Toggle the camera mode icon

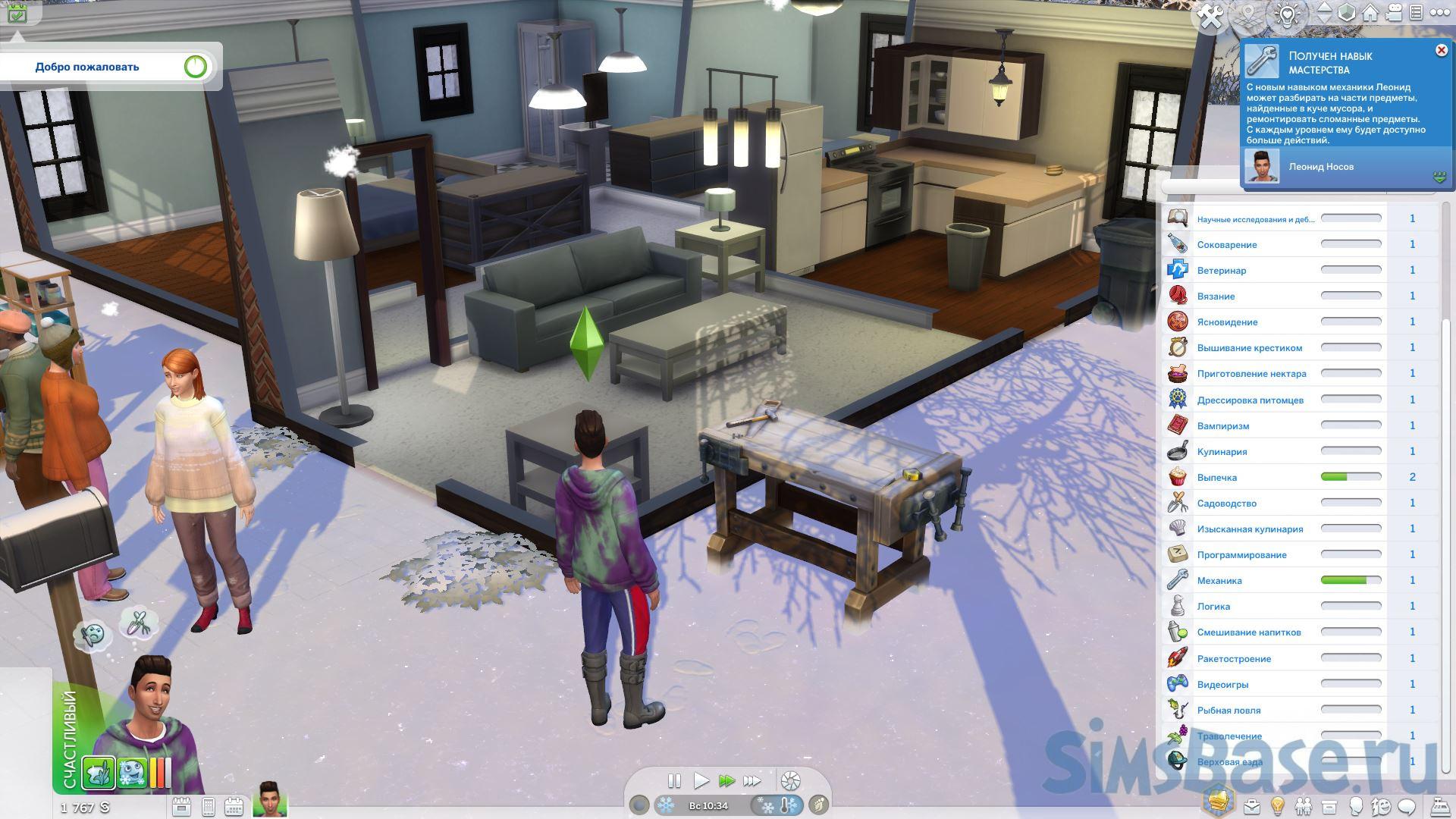pos(1394,13)
